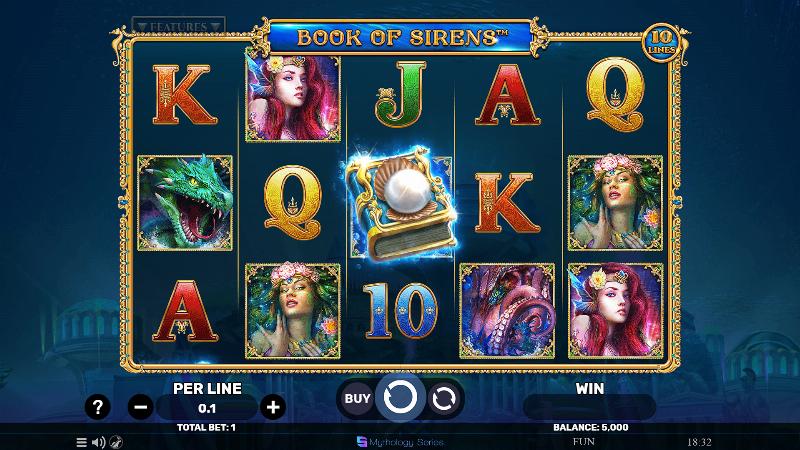Open the hamburger menu
The width and height of the screenshot is (800, 450).
click(x=81, y=441)
